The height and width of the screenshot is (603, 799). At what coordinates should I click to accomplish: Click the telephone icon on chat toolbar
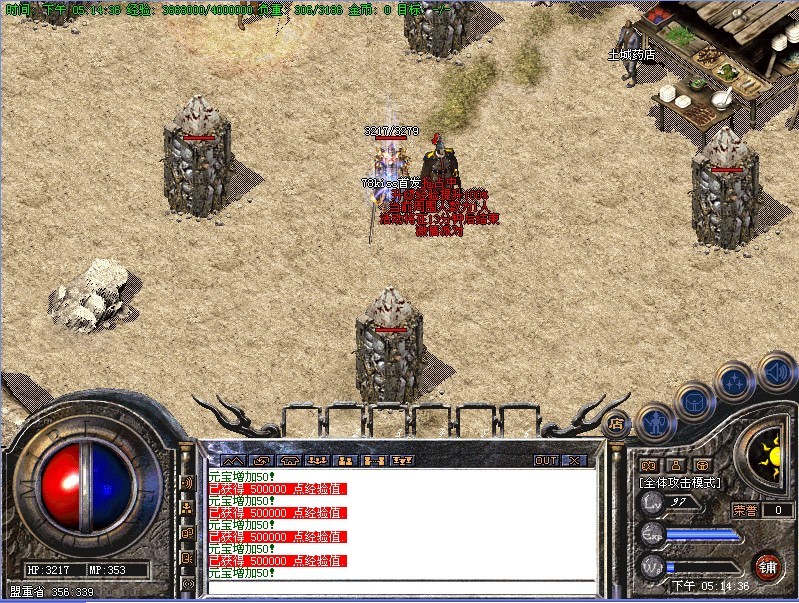click(289, 461)
